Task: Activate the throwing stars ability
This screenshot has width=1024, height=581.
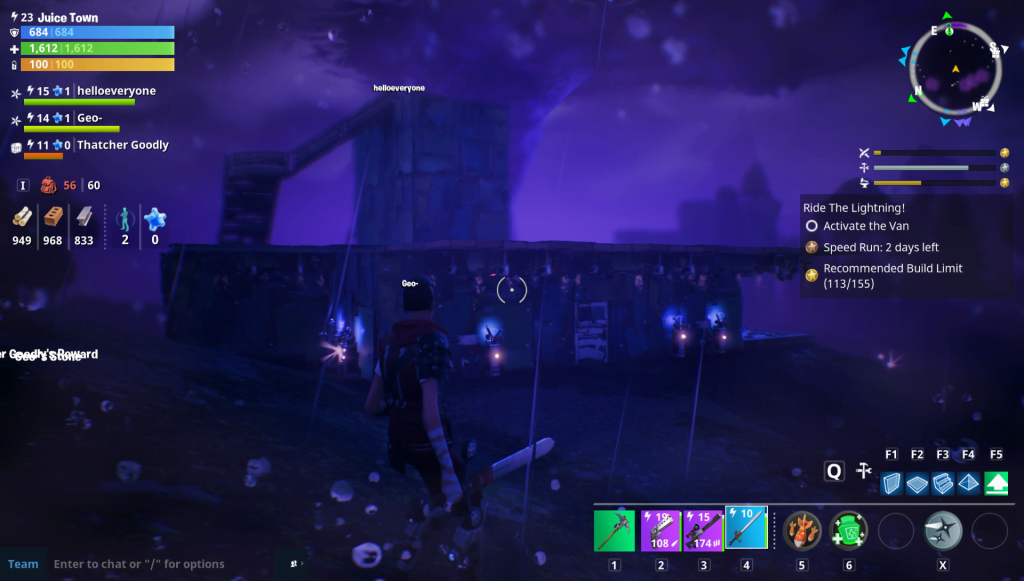Action: (942, 530)
